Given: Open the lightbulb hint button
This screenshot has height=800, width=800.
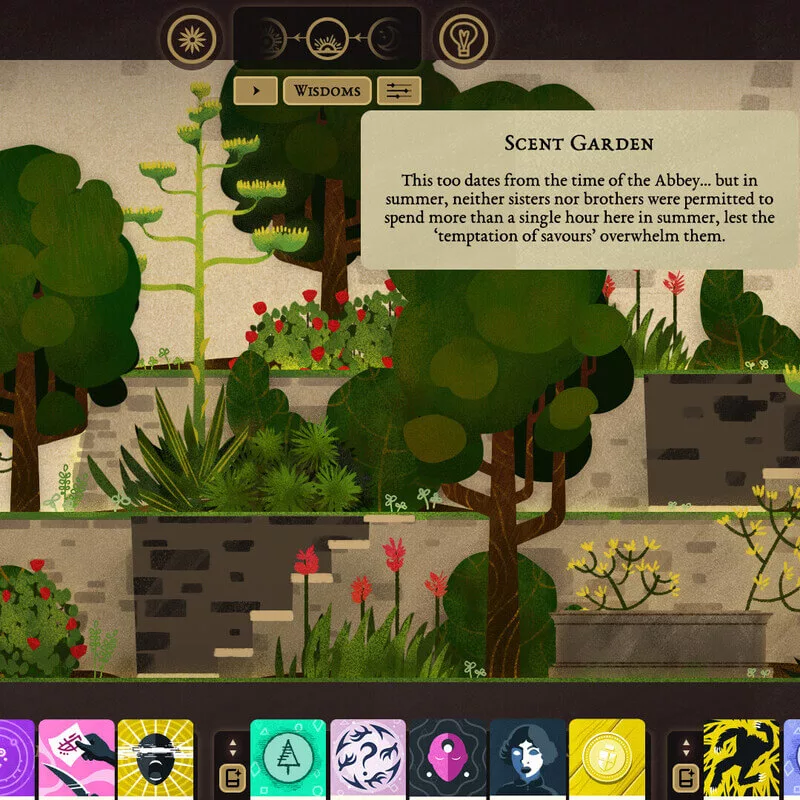Looking at the screenshot, I should (x=460, y=39).
